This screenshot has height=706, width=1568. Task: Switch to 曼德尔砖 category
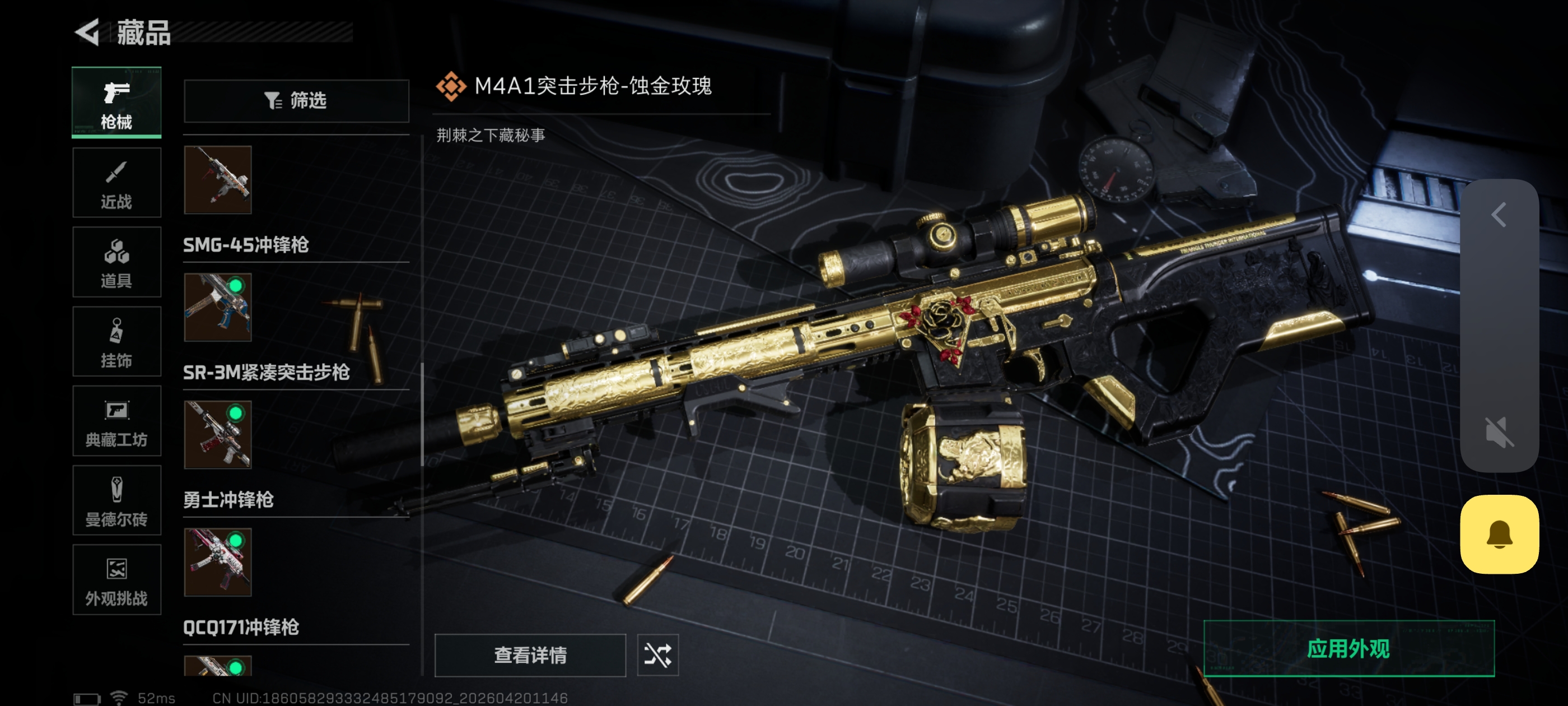coord(116,501)
